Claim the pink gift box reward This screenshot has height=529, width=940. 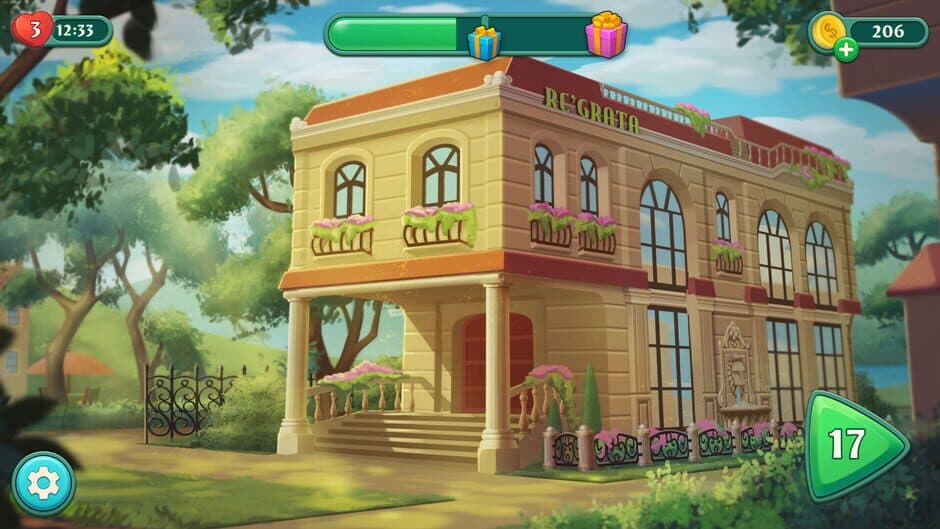(x=606, y=36)
